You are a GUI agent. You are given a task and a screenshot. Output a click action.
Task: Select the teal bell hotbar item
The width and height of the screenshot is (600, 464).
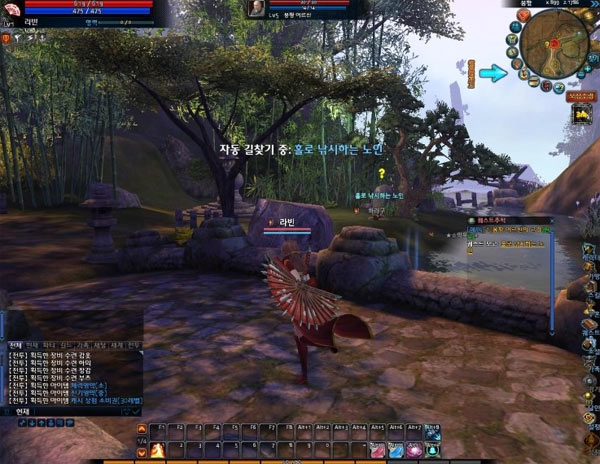click(x=432, y=449)
